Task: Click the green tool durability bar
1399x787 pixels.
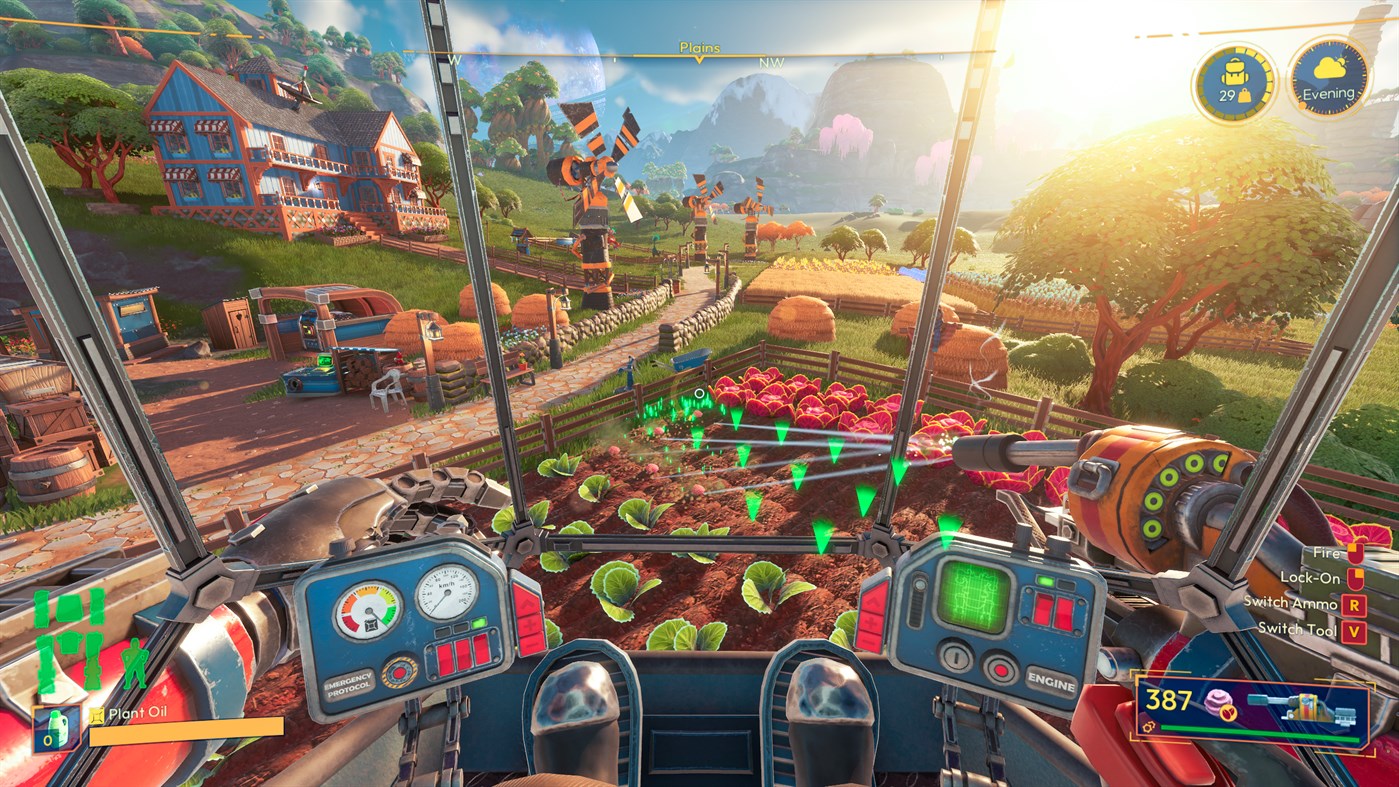Action: (1258, 733)
